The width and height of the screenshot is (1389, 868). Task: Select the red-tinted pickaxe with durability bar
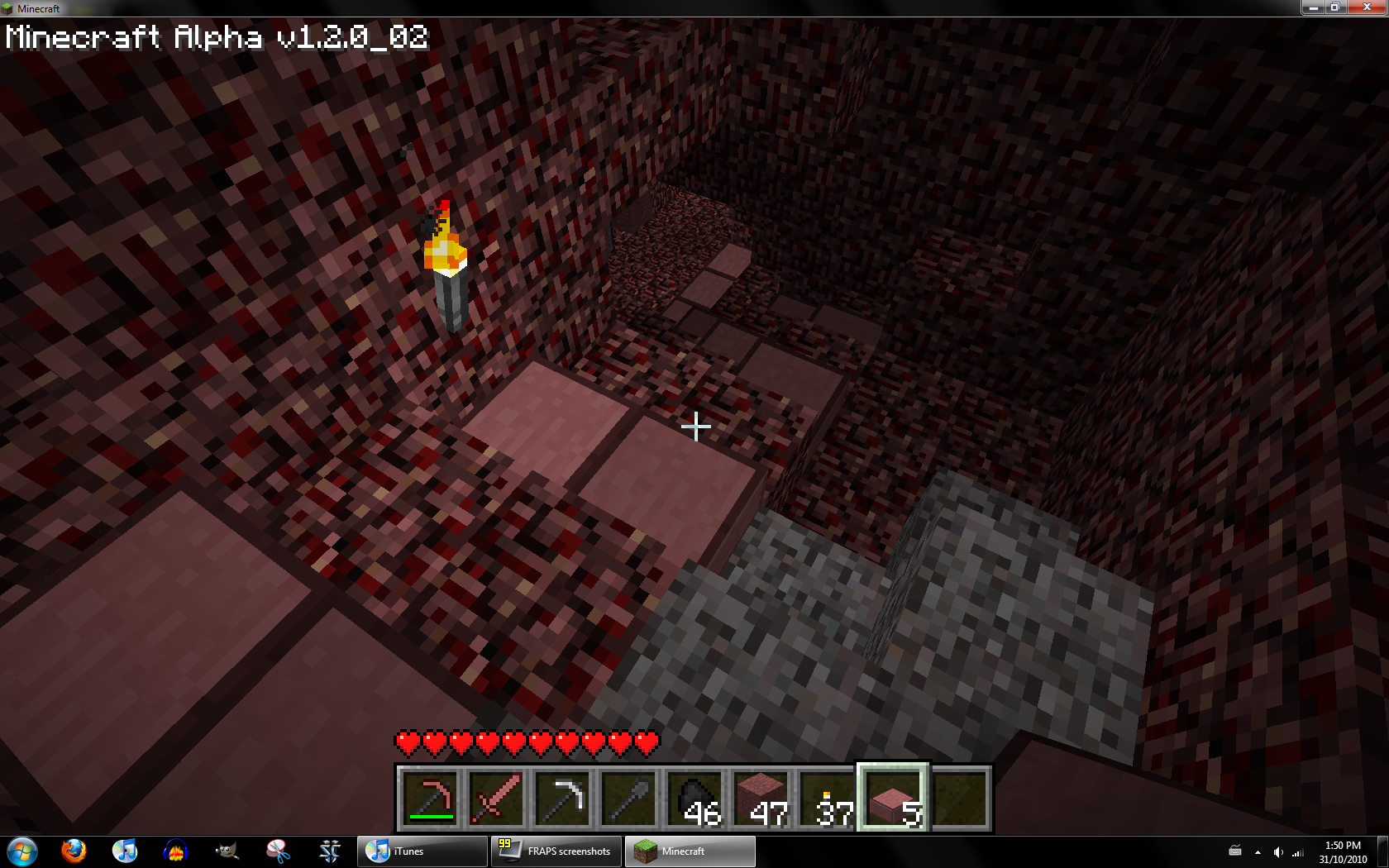click(430, 799)
